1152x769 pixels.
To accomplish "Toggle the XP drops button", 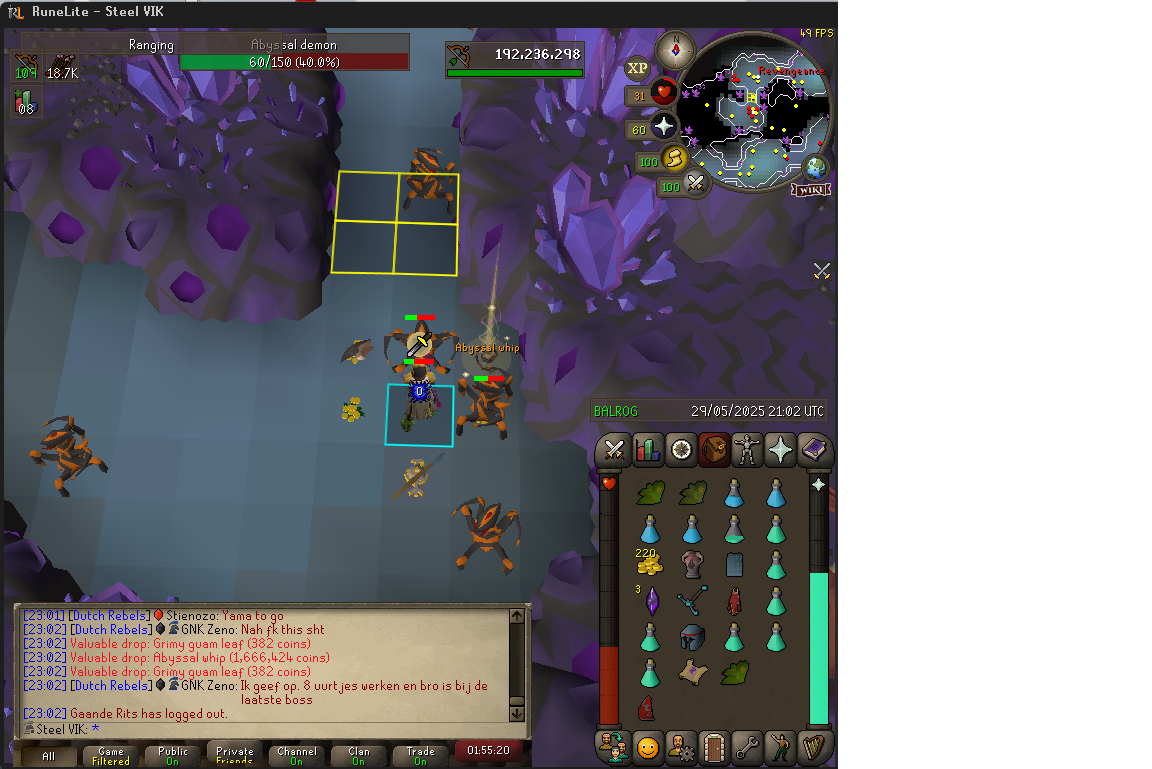I will click(x=637, y=68).
